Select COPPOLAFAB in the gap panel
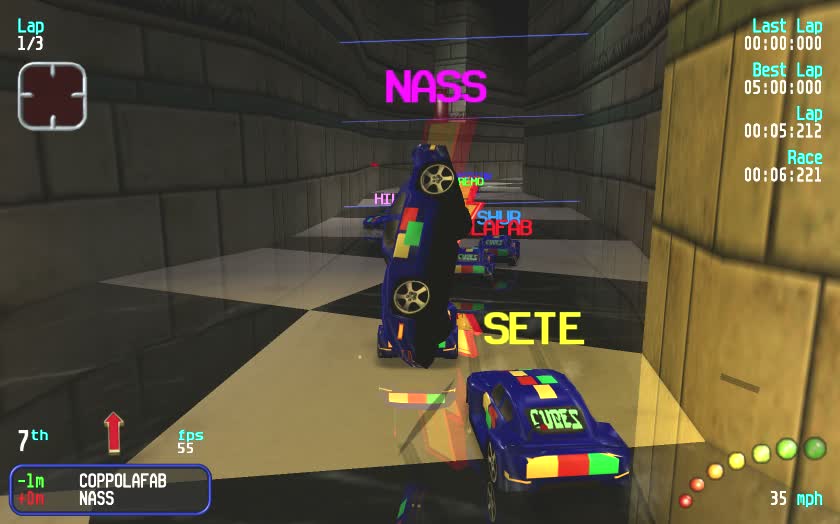Viewport: 840px width, 524px height. tap(122, 480)
